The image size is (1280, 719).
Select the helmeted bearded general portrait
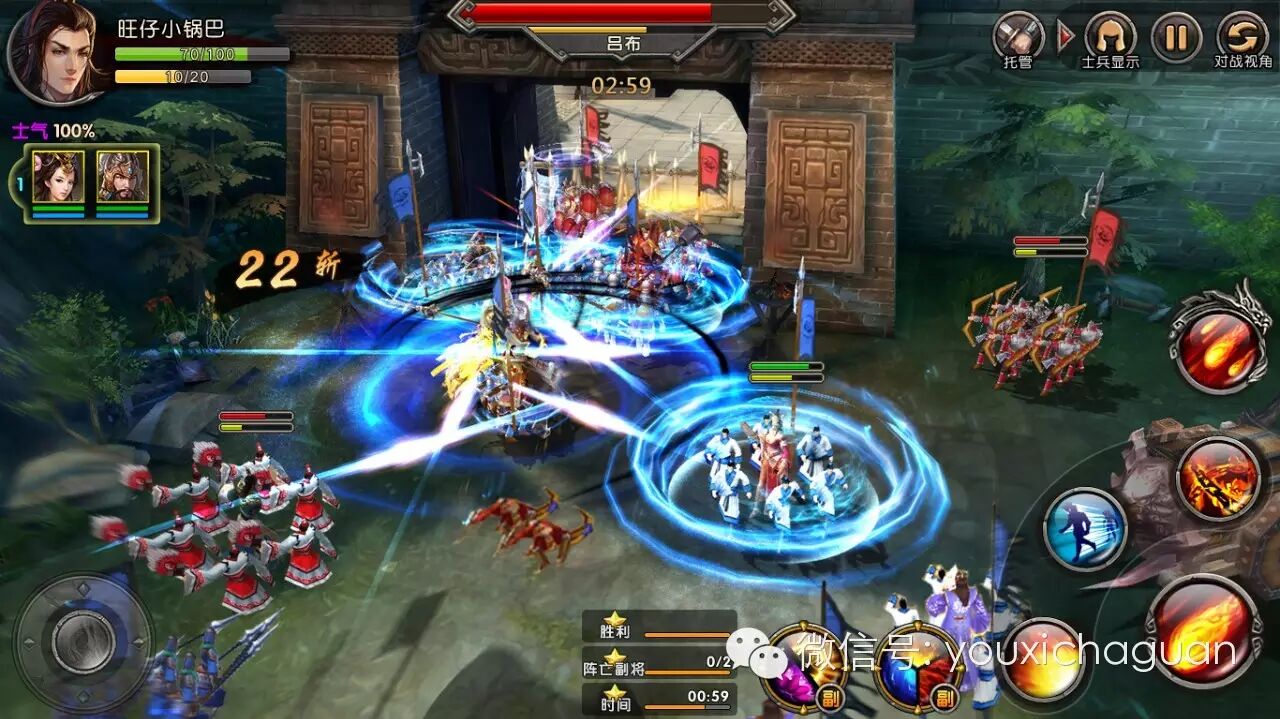122,178
